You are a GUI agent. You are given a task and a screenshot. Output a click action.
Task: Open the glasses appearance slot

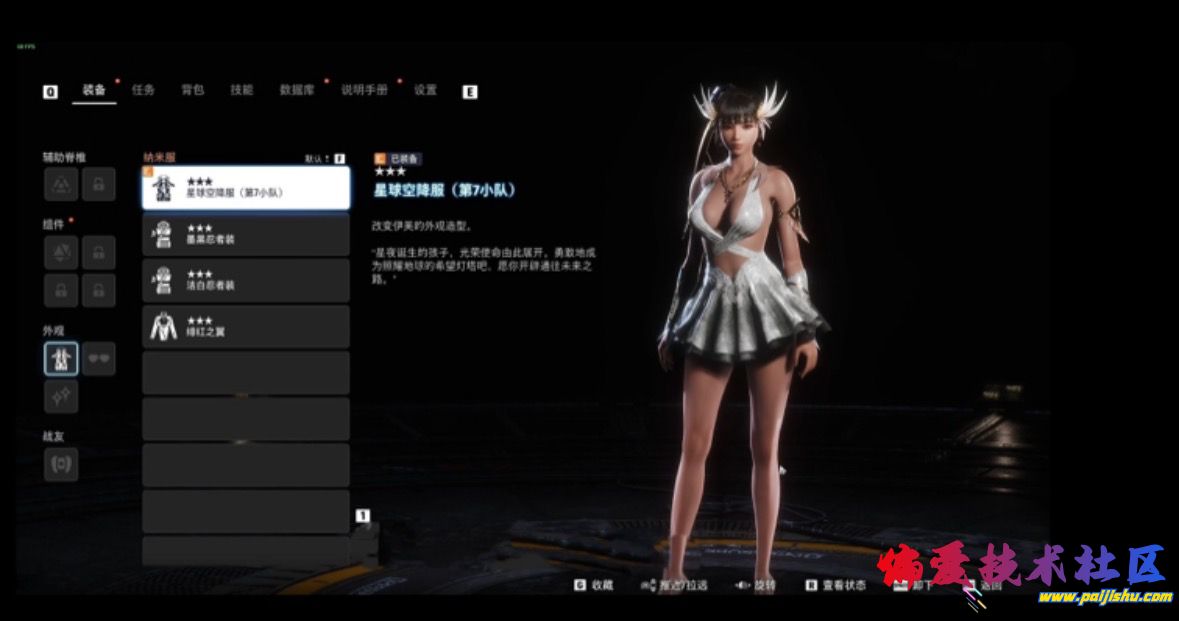(x=98, y=358)
